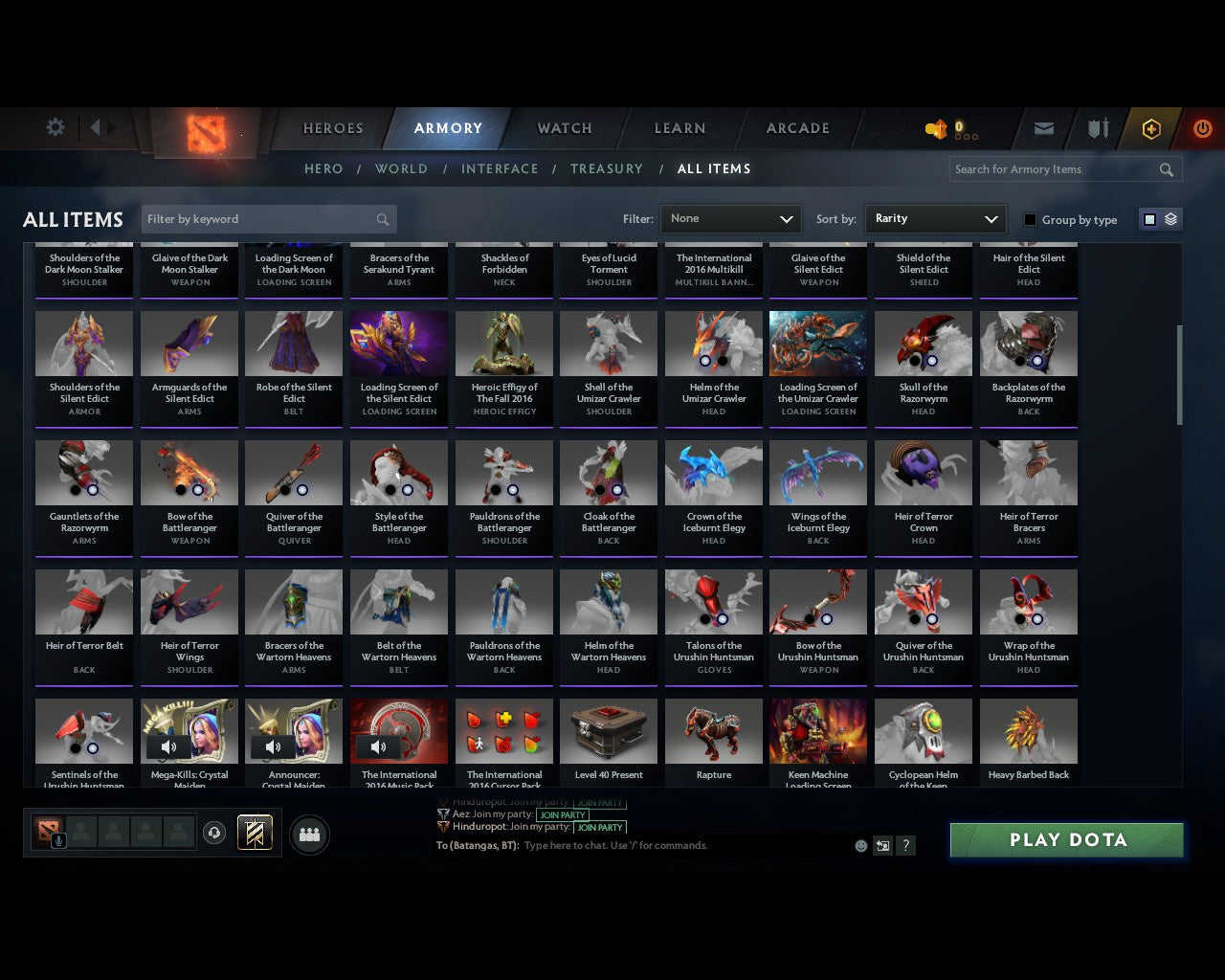The image size is (1225, 980).
Task: Click the power button to exit the game
Action: coord(1202,127)
